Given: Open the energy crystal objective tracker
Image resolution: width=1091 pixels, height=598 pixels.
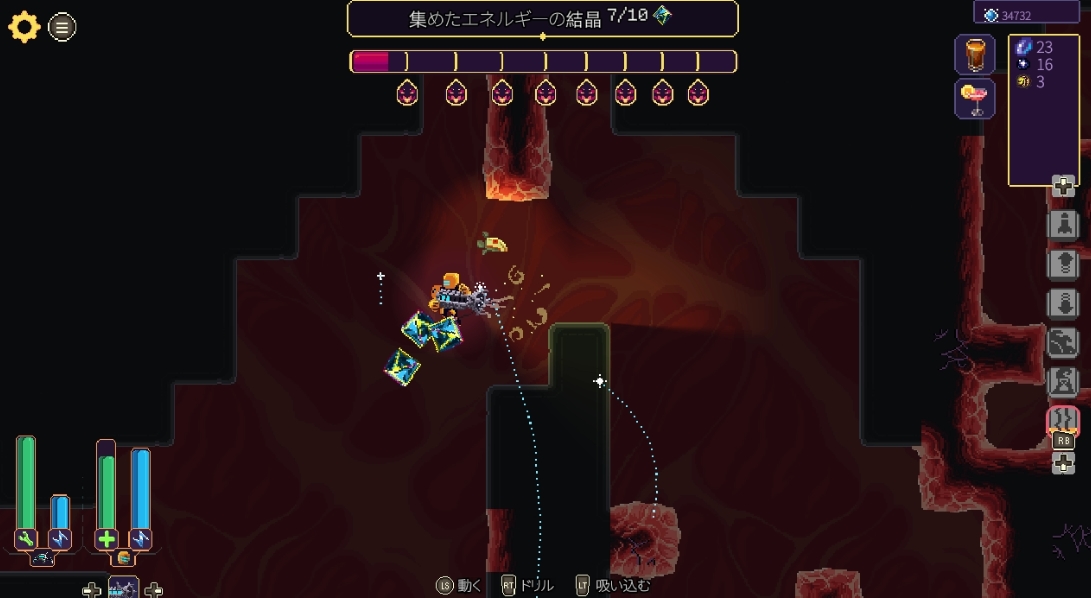Looking at the screenshot, I should click(542, 18).
